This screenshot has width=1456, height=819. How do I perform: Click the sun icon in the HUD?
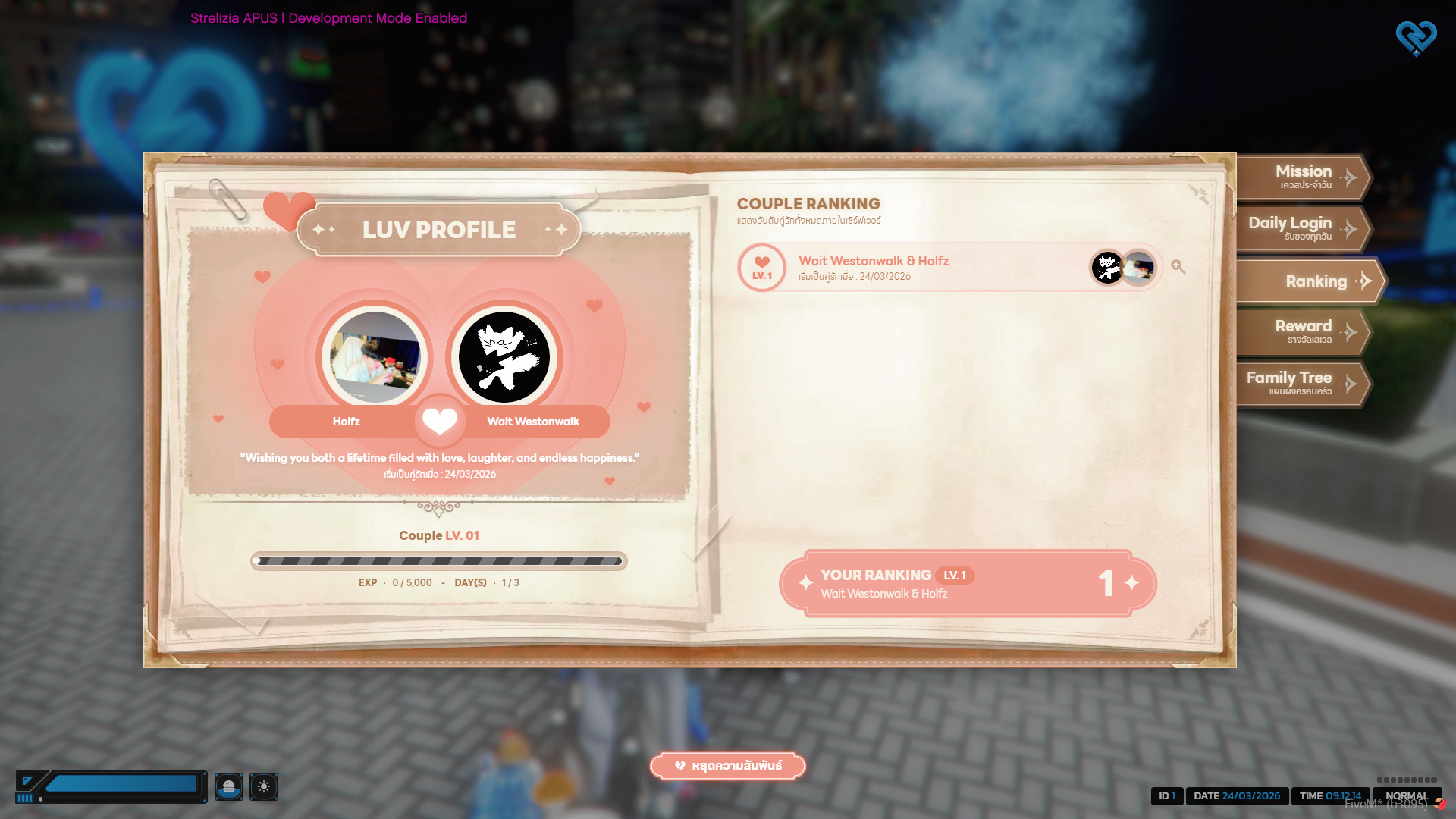(x=264, y=786)
